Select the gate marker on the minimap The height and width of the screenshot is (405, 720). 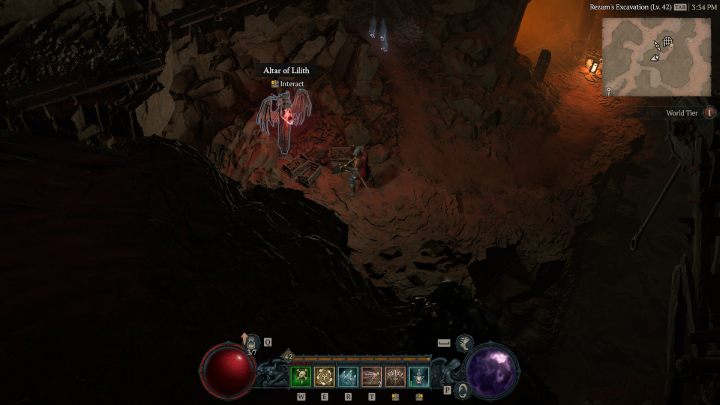coord(665,43)
